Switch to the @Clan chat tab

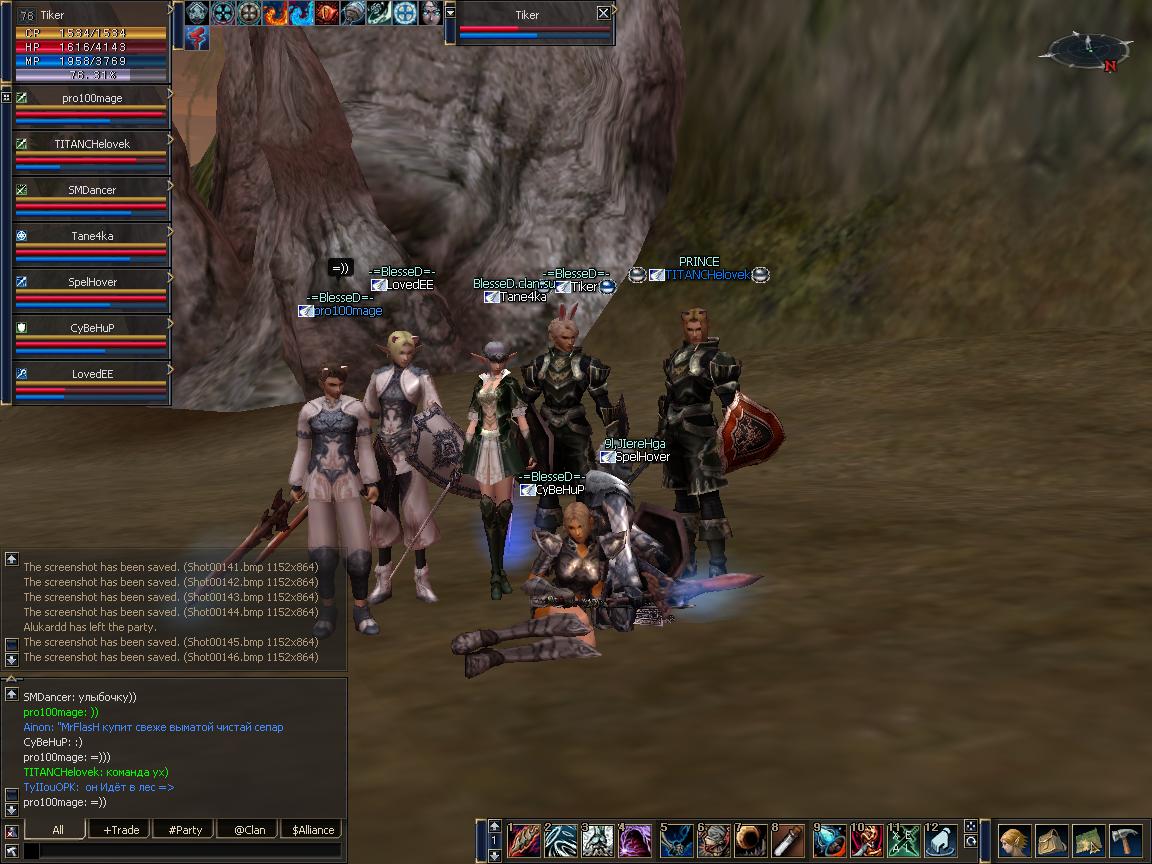coord(249,830)
